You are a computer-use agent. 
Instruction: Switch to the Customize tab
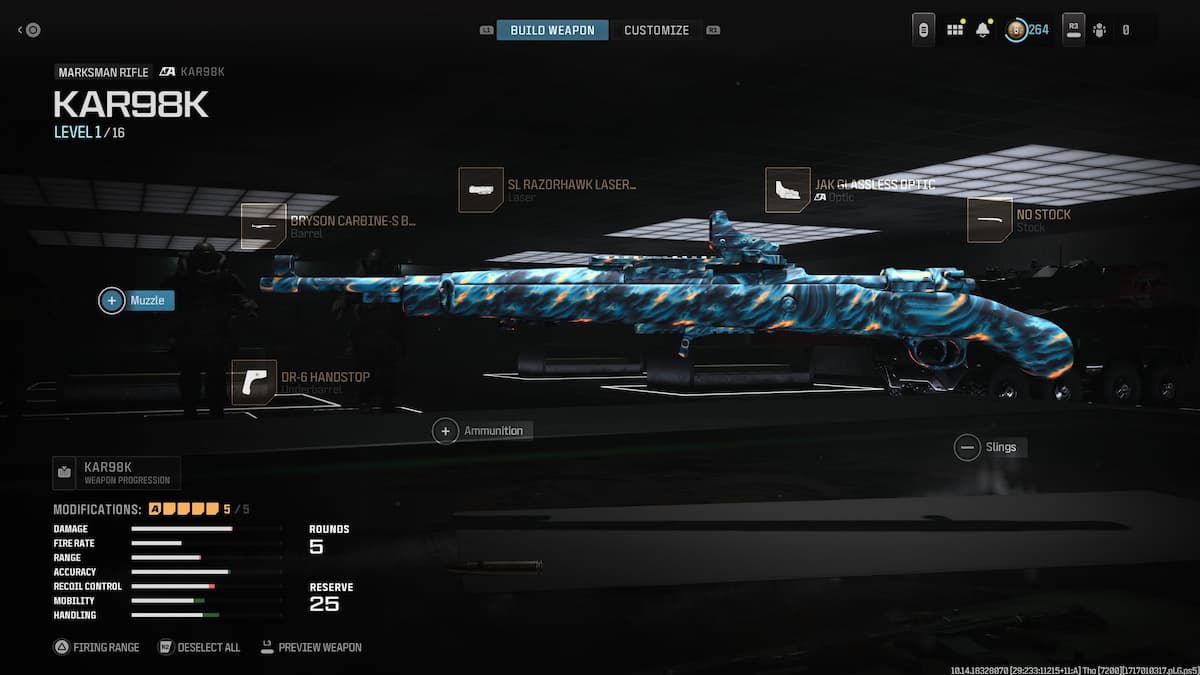click(656, 30)
